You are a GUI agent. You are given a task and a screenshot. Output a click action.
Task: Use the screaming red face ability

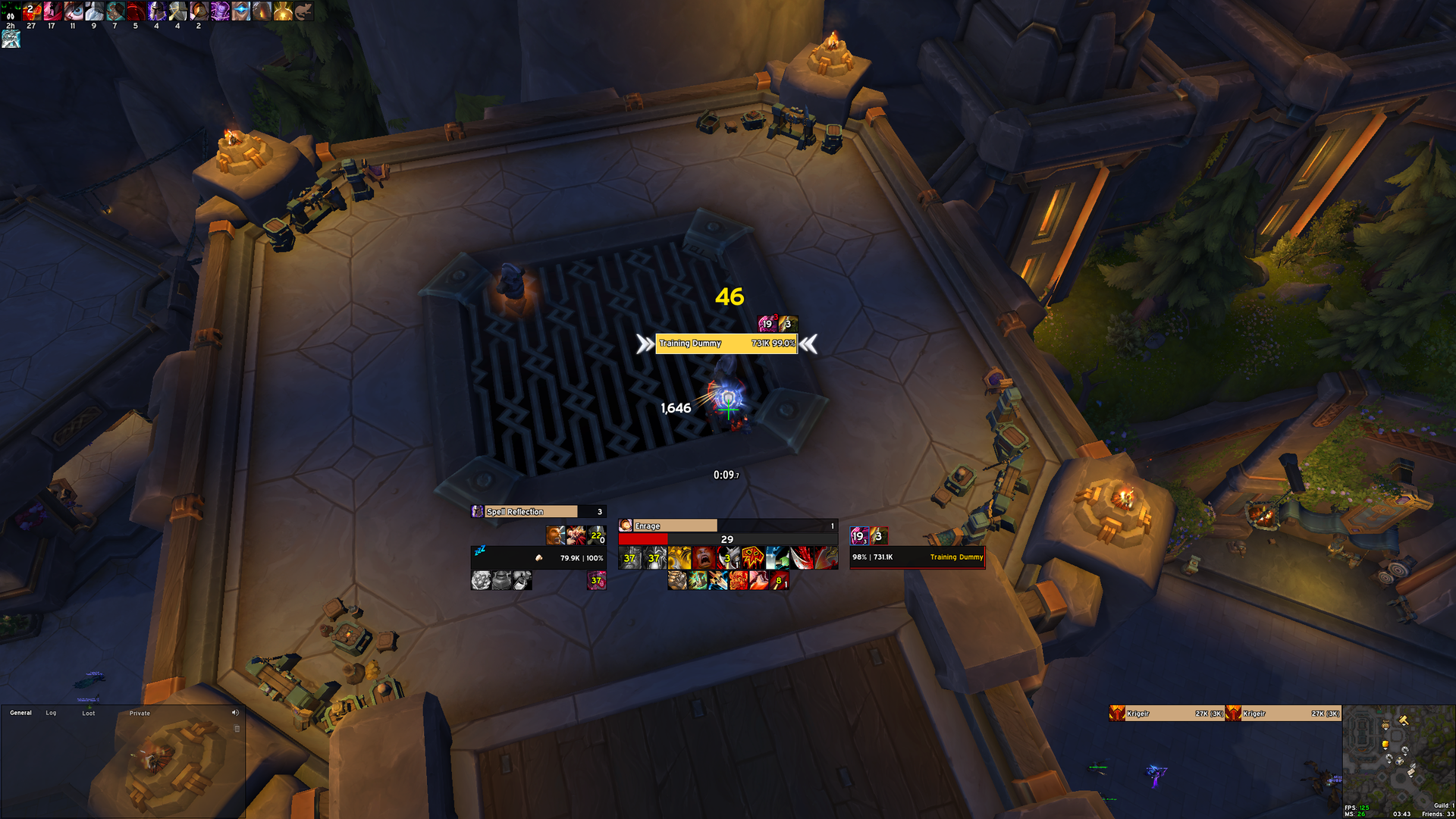pyautogui.click(x=704, y=559)
